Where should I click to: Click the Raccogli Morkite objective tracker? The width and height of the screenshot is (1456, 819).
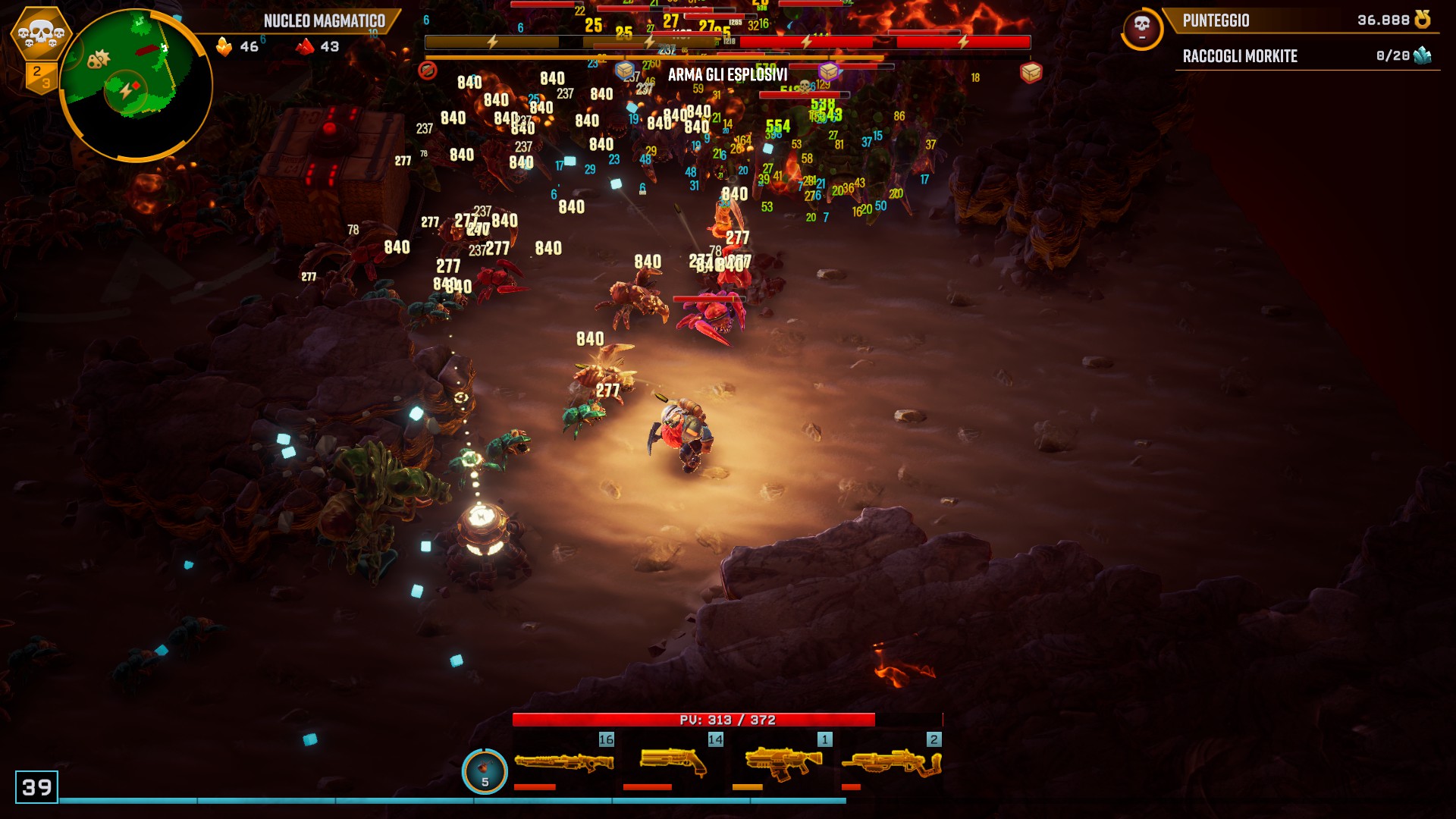[1306, 56]
